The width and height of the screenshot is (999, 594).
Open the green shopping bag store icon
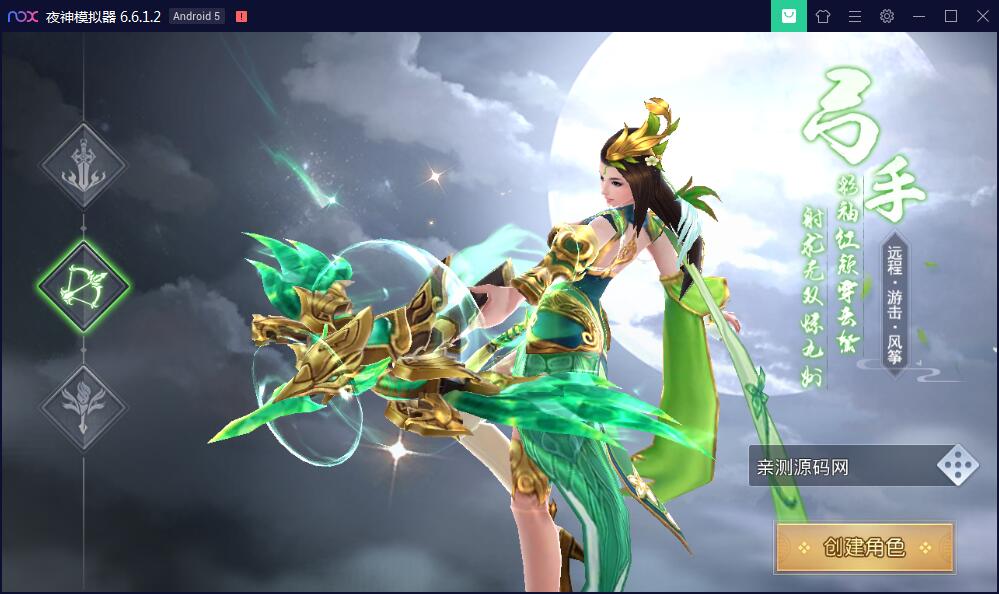point(789,16)
